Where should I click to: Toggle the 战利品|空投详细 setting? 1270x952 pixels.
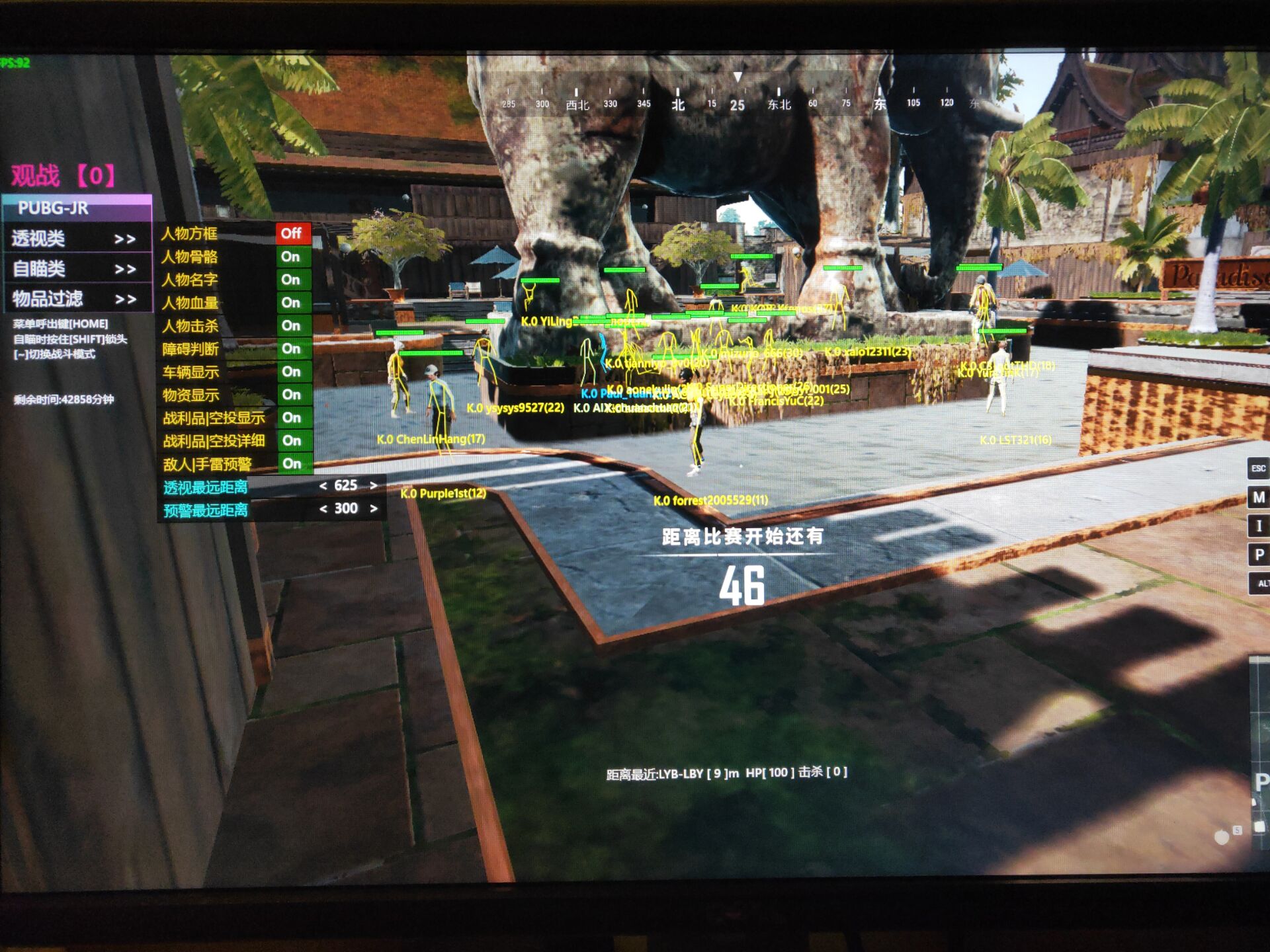tap(292, 441)
